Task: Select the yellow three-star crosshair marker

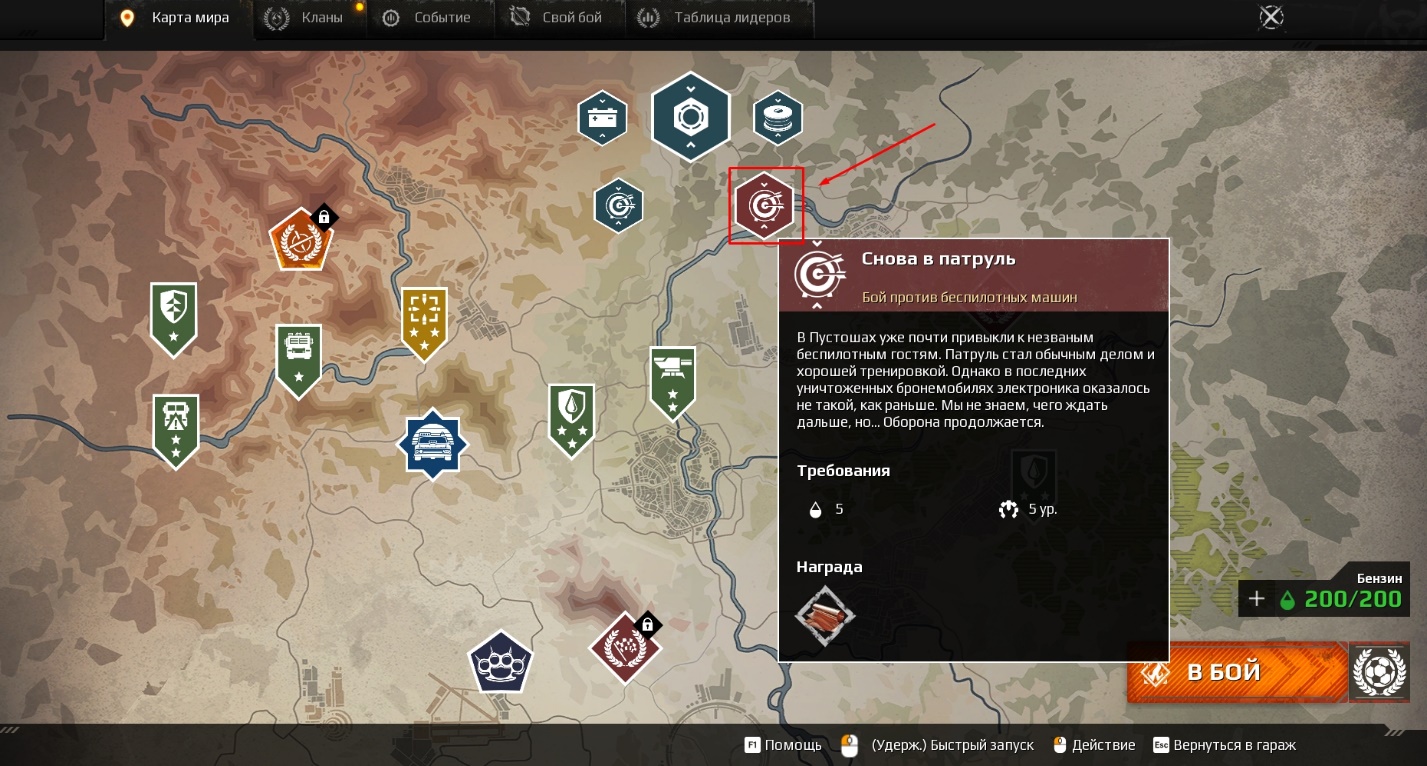Action: tap(424, 318)
